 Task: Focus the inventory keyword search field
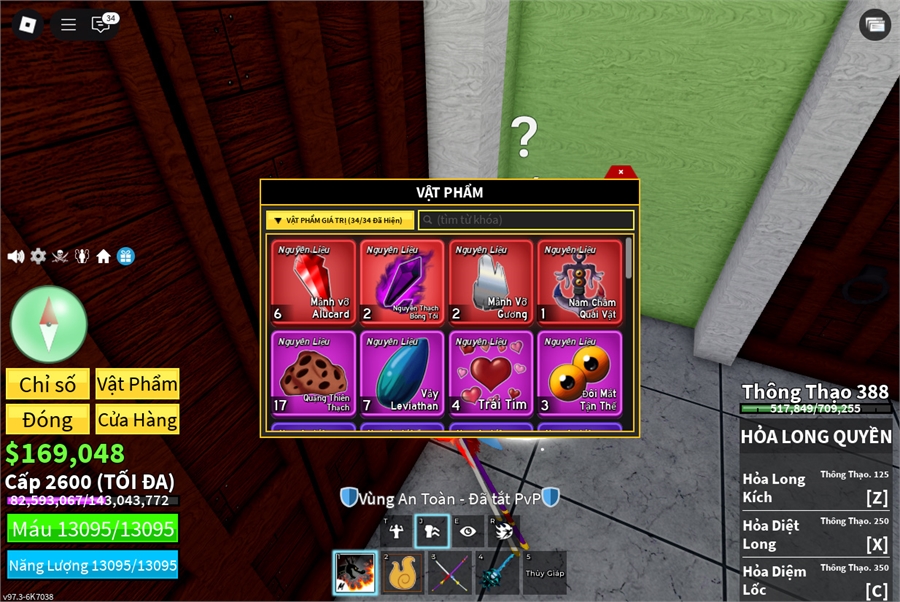[x=526, y=220]
